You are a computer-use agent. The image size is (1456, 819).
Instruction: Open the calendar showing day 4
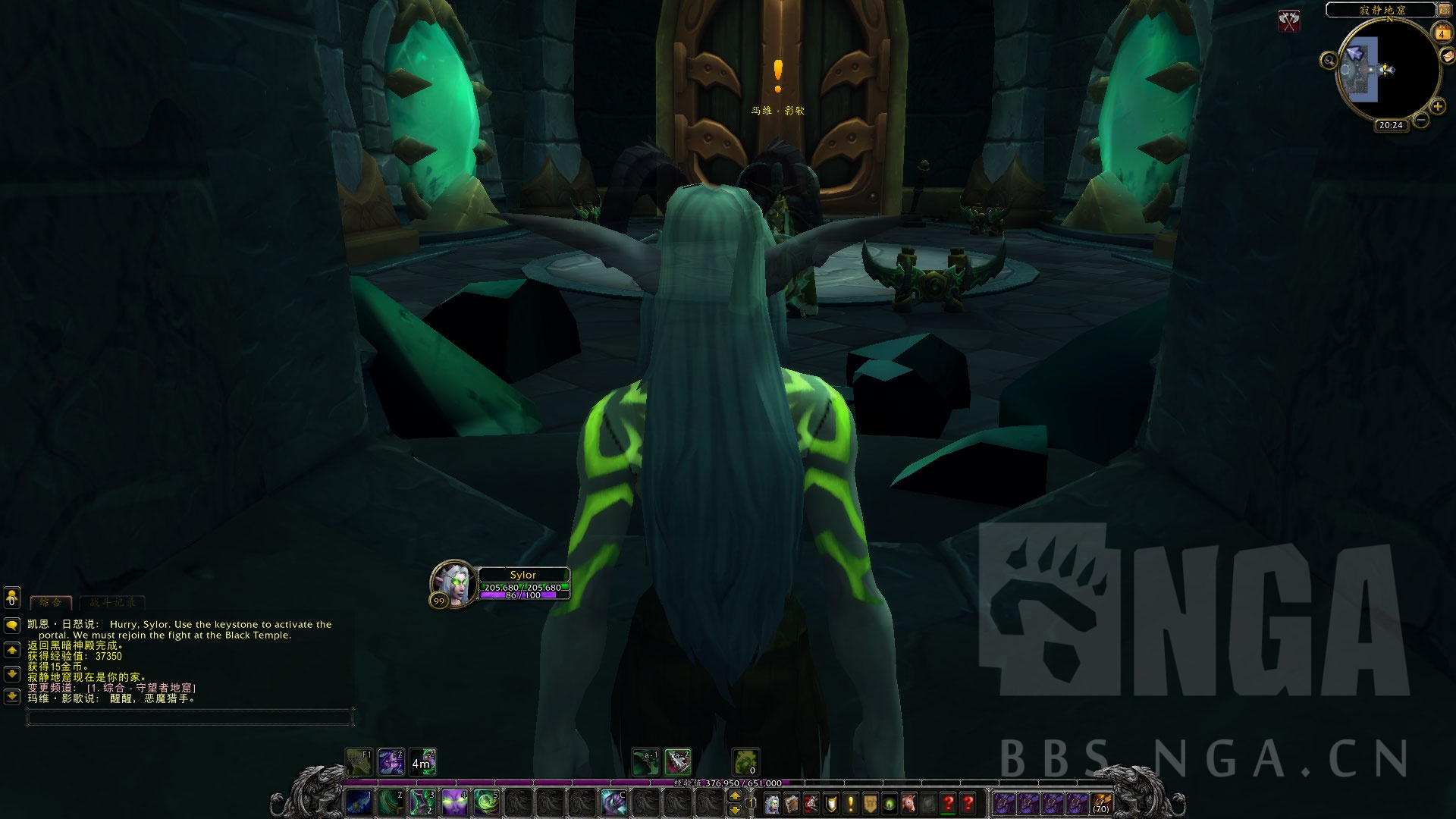(1441, 33)
